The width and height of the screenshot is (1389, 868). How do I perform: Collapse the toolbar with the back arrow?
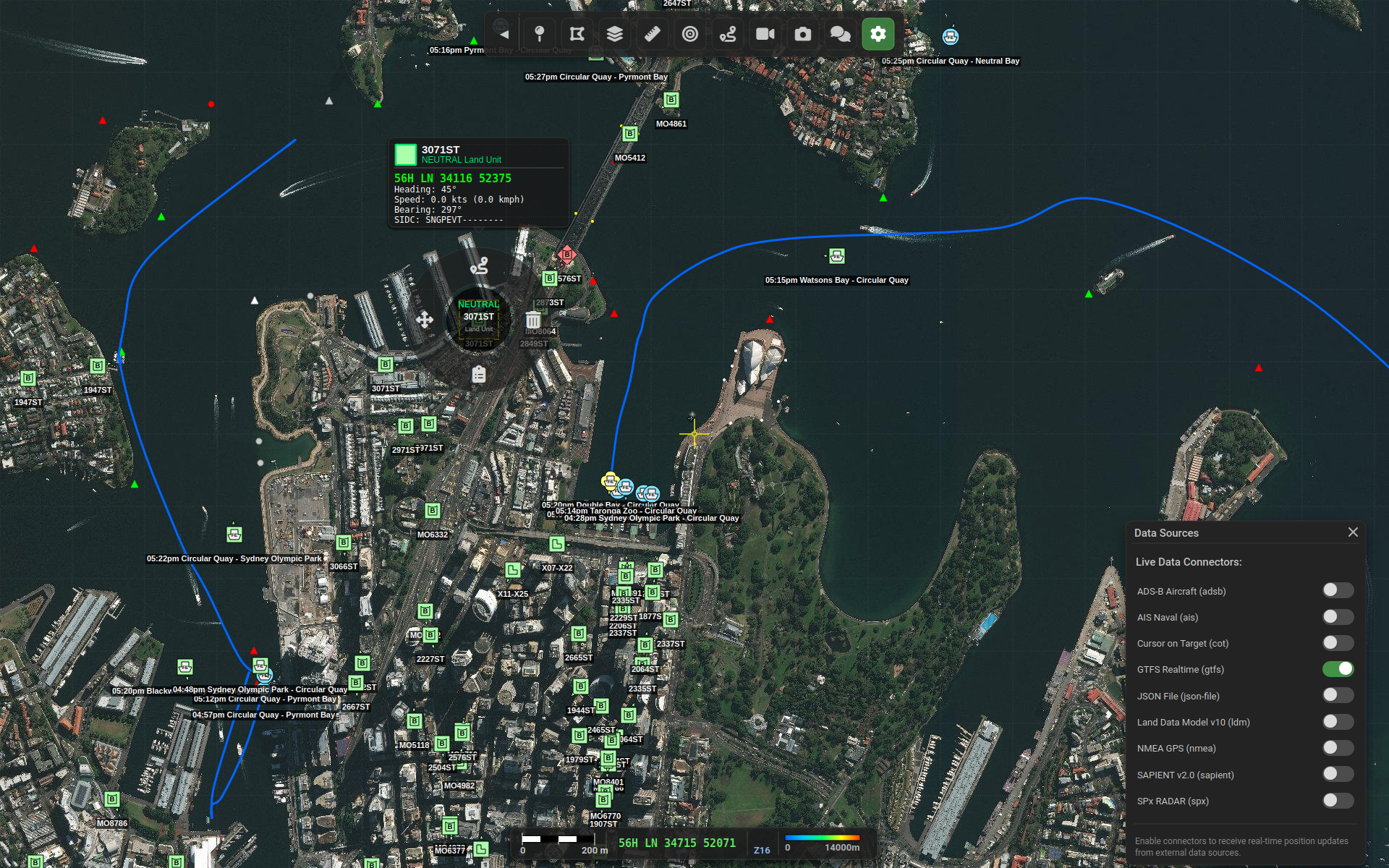tap(504, 33)
